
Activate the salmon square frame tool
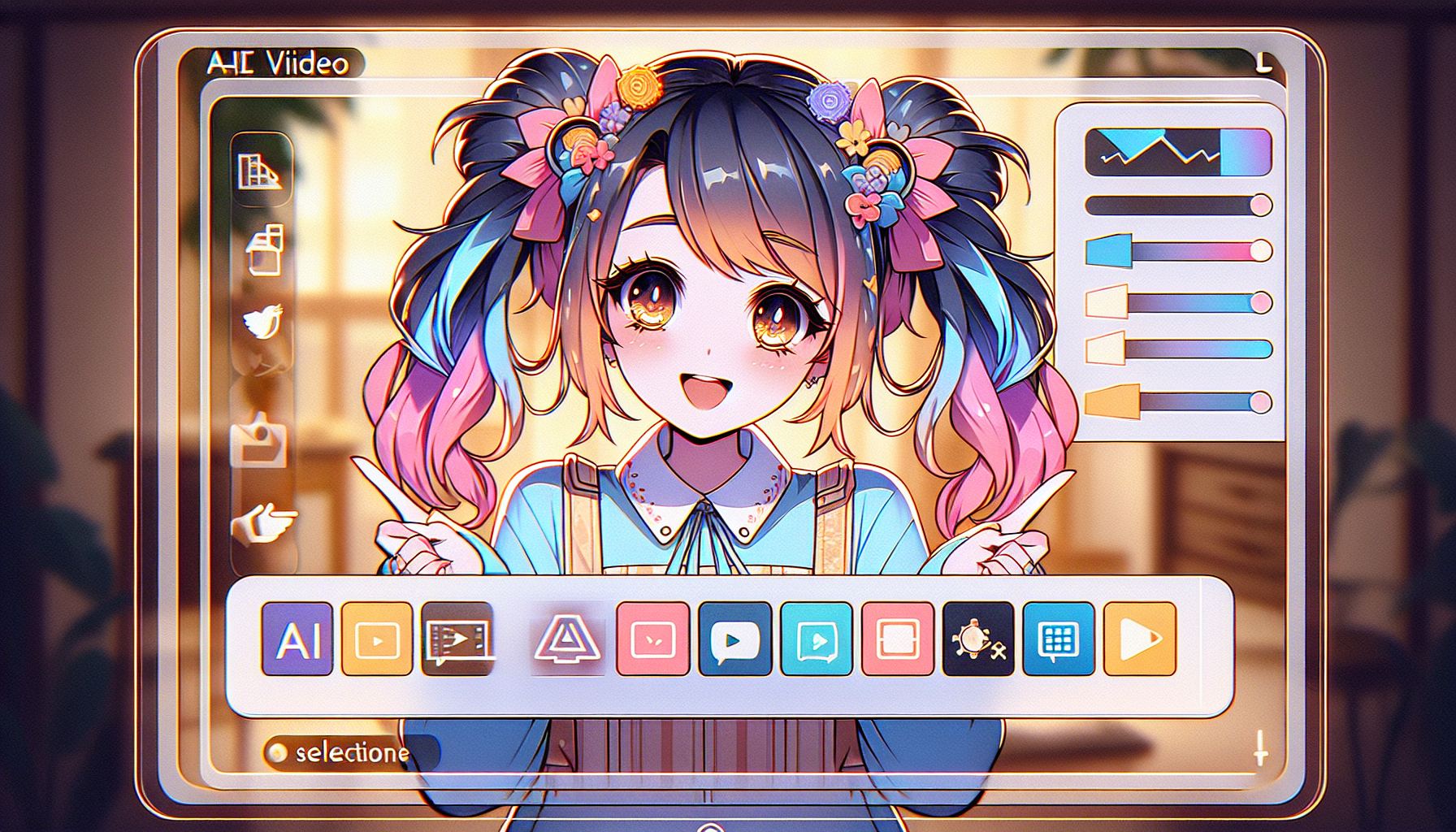(897, 639)
